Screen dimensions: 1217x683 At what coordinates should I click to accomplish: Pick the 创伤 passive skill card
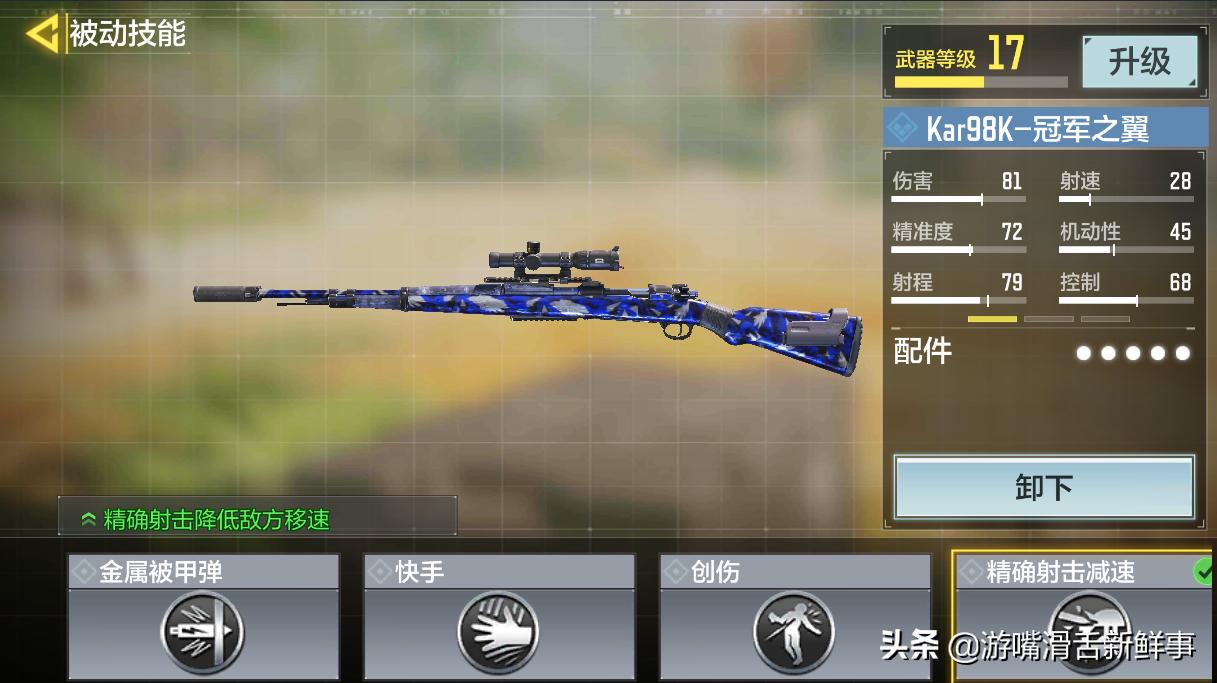pyautogui.click(x=794, y=619)
